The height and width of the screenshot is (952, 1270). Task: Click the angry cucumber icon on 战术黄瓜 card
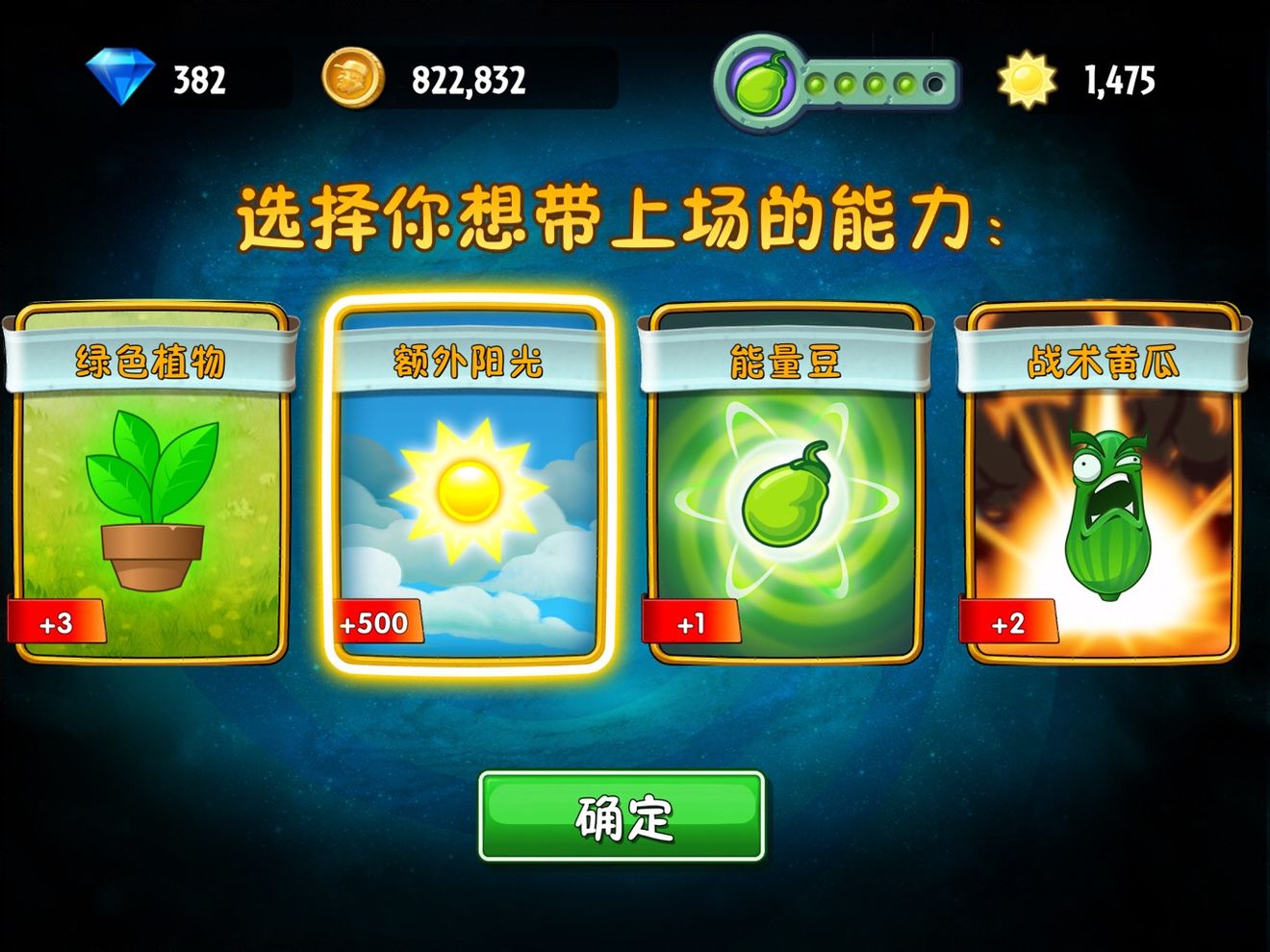coord(1105,510)
